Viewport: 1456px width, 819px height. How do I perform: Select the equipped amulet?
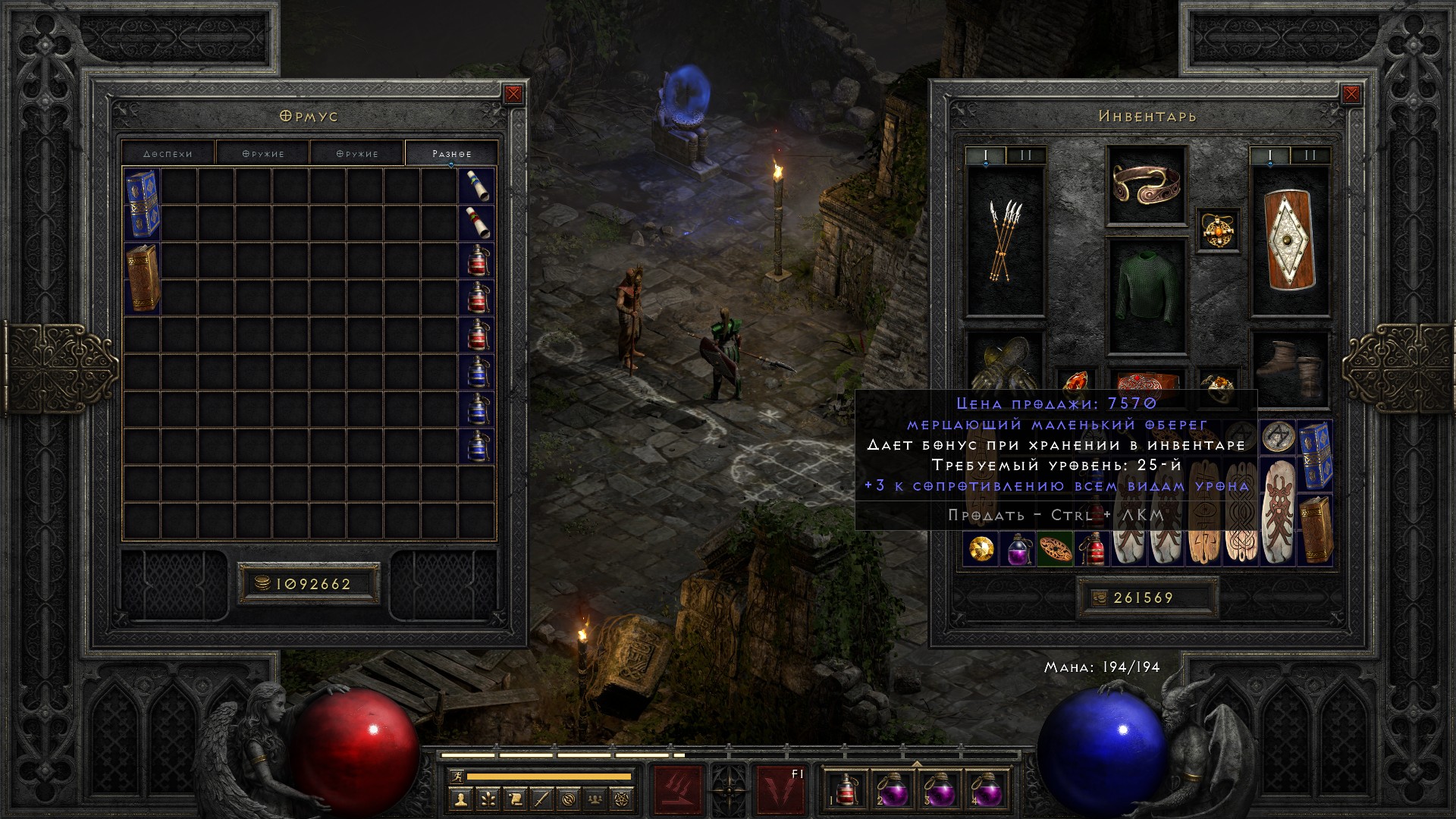pos(1219,230)
